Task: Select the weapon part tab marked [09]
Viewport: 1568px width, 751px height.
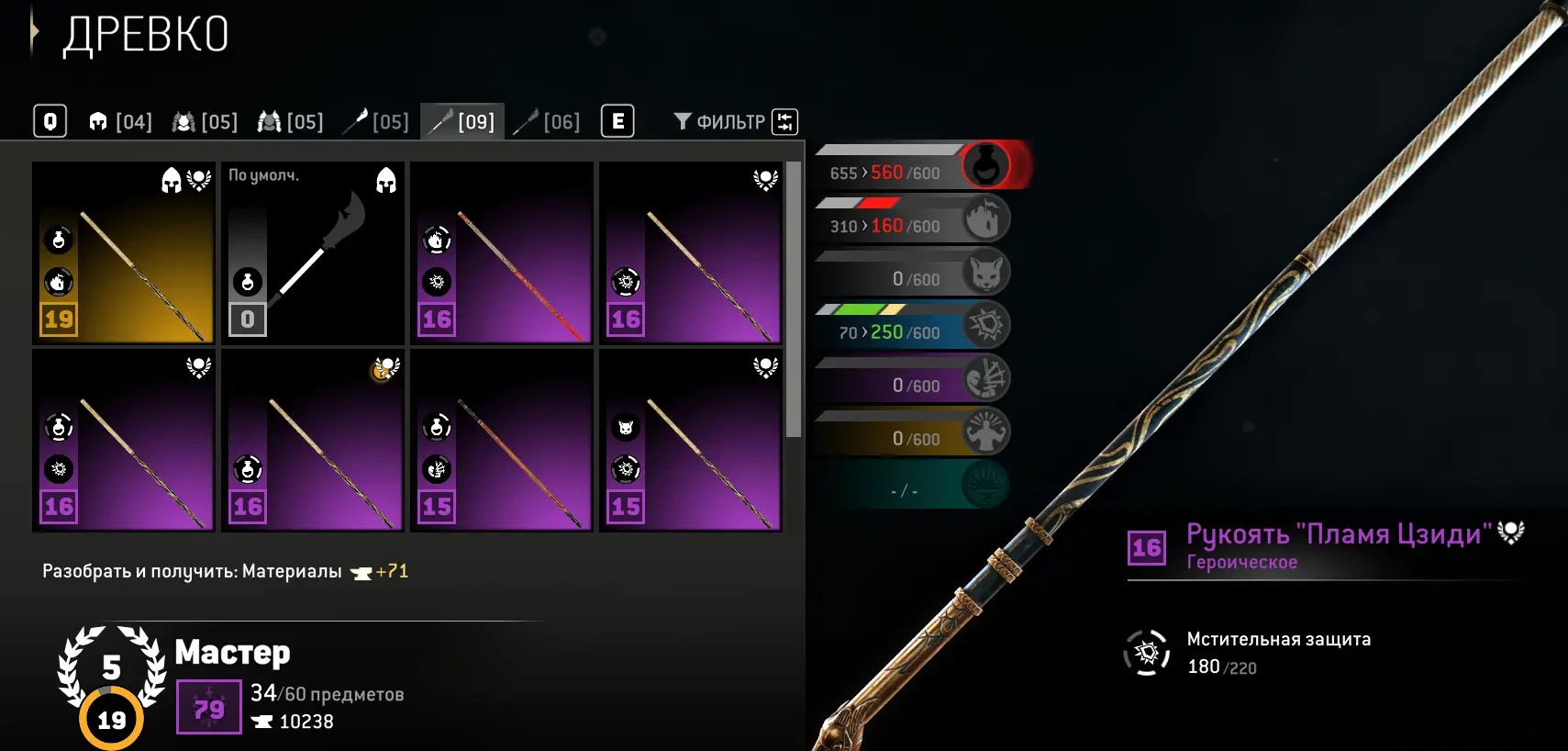Action: [x=463, y=122]
